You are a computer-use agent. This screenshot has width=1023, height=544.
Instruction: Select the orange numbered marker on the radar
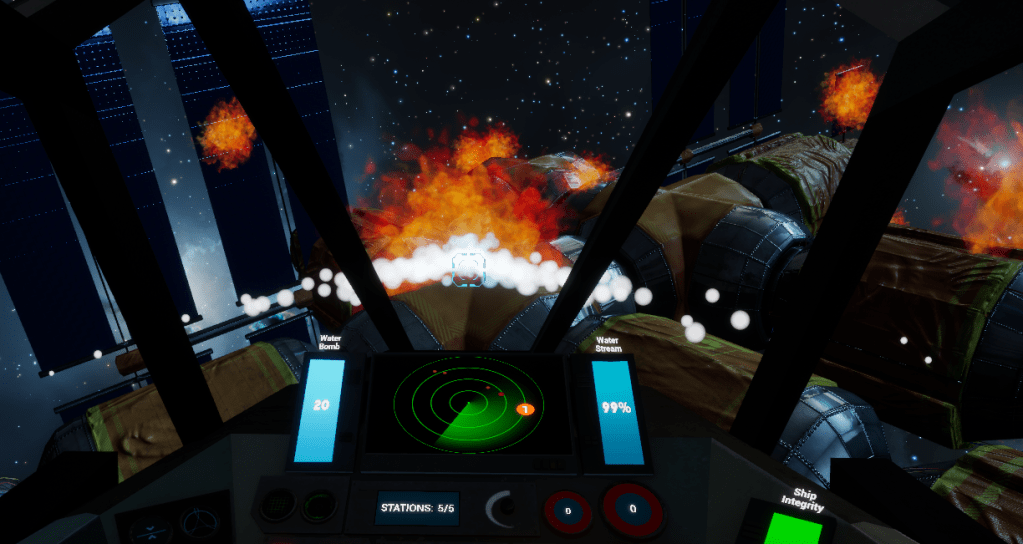point(523,409)
